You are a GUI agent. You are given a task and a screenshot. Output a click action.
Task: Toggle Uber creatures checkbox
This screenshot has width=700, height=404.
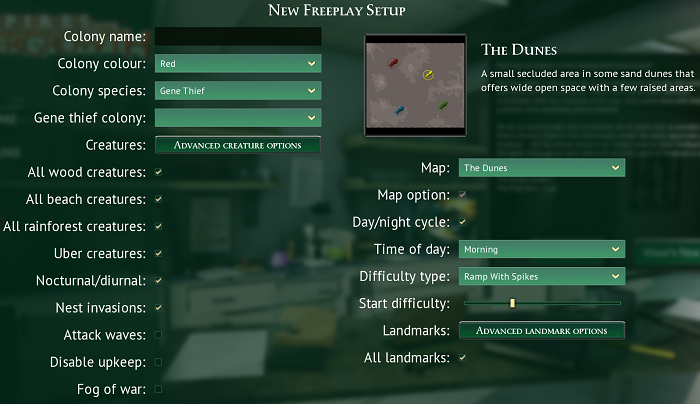pos(158,253)
